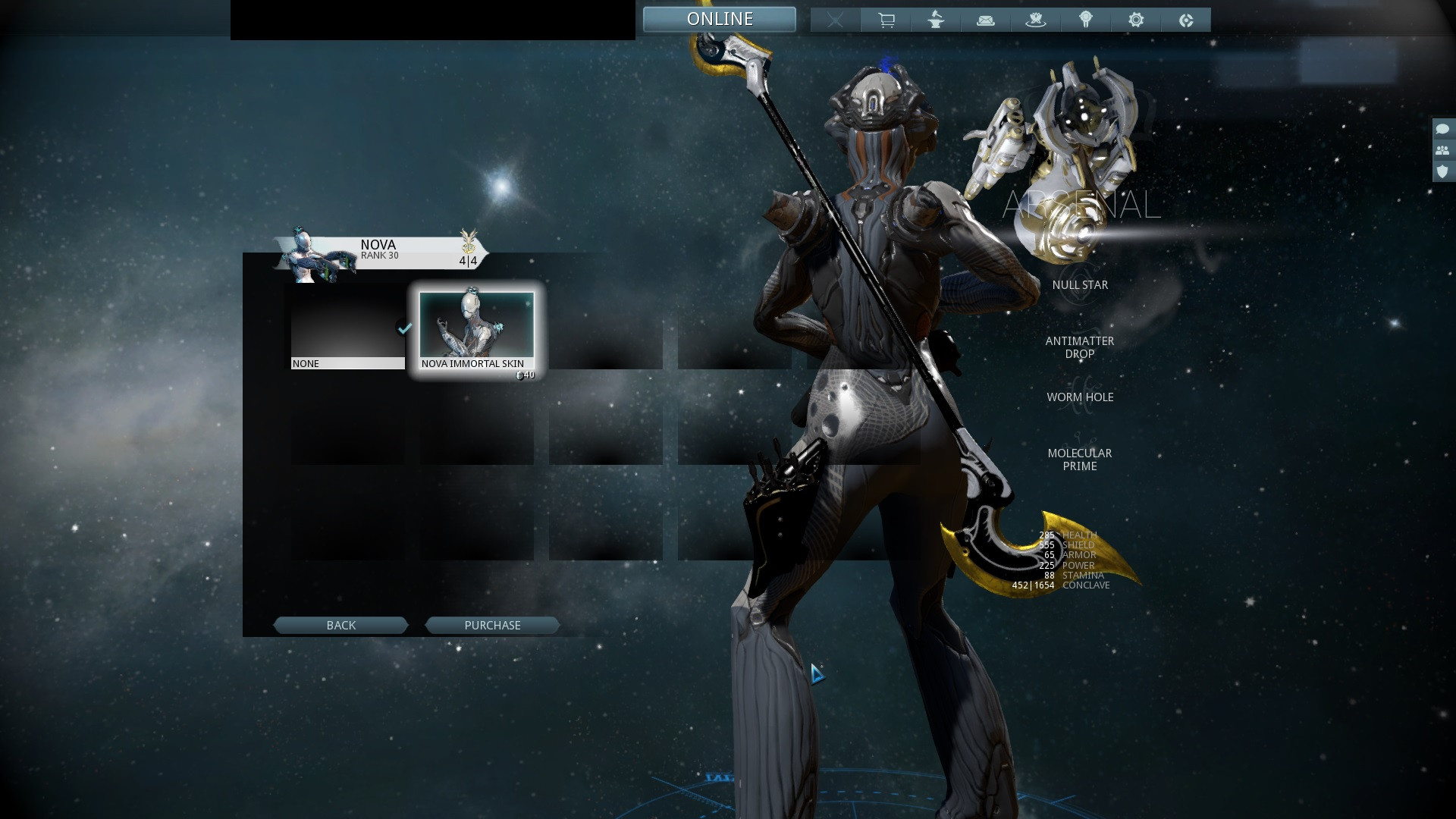Purchase the selected skin
Screen dimensions: 1456x819
492,625
